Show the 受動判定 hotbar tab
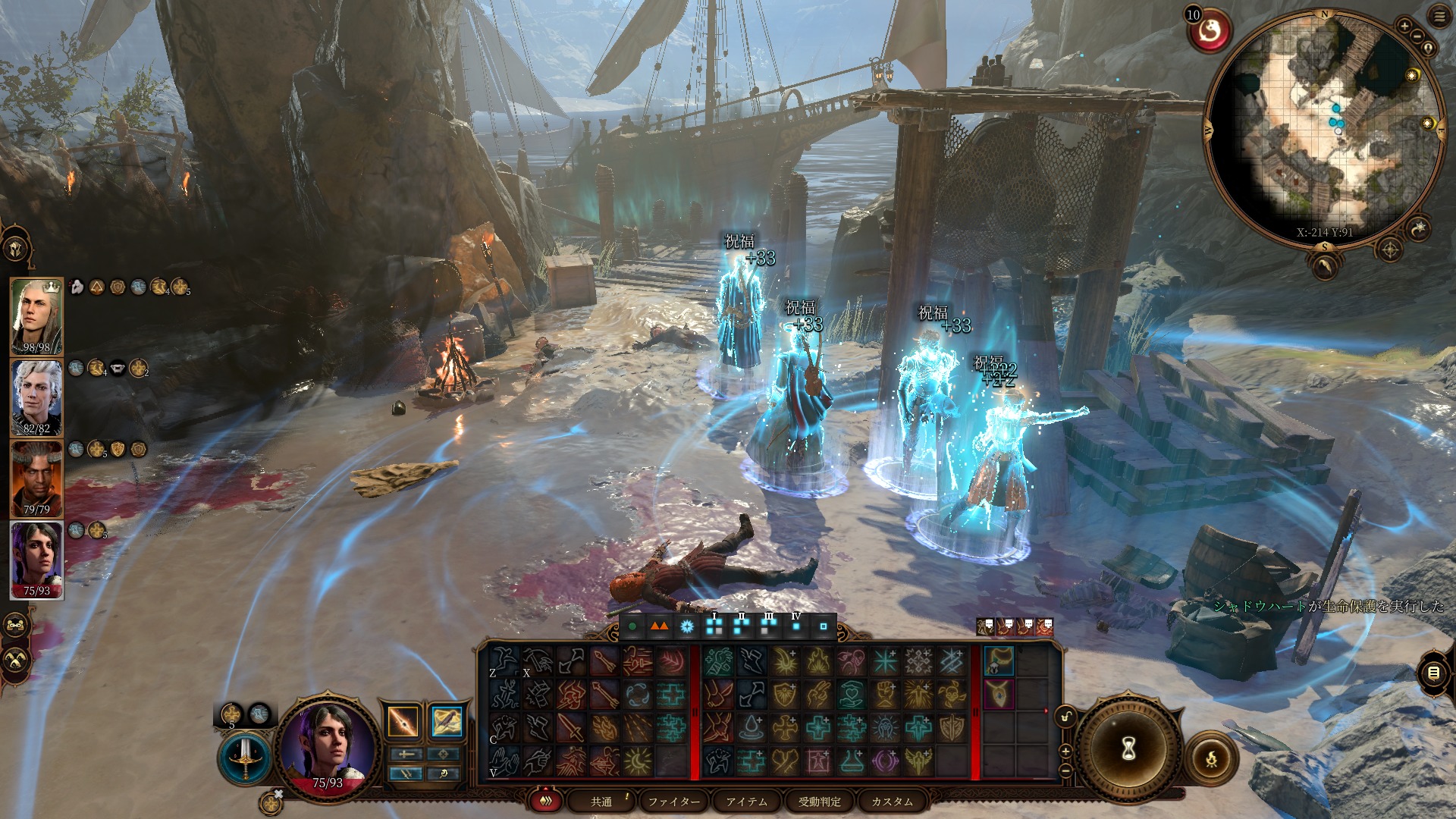Viewport: 1456px width, 819px height. pyautogui.click(x=819, y=802)
